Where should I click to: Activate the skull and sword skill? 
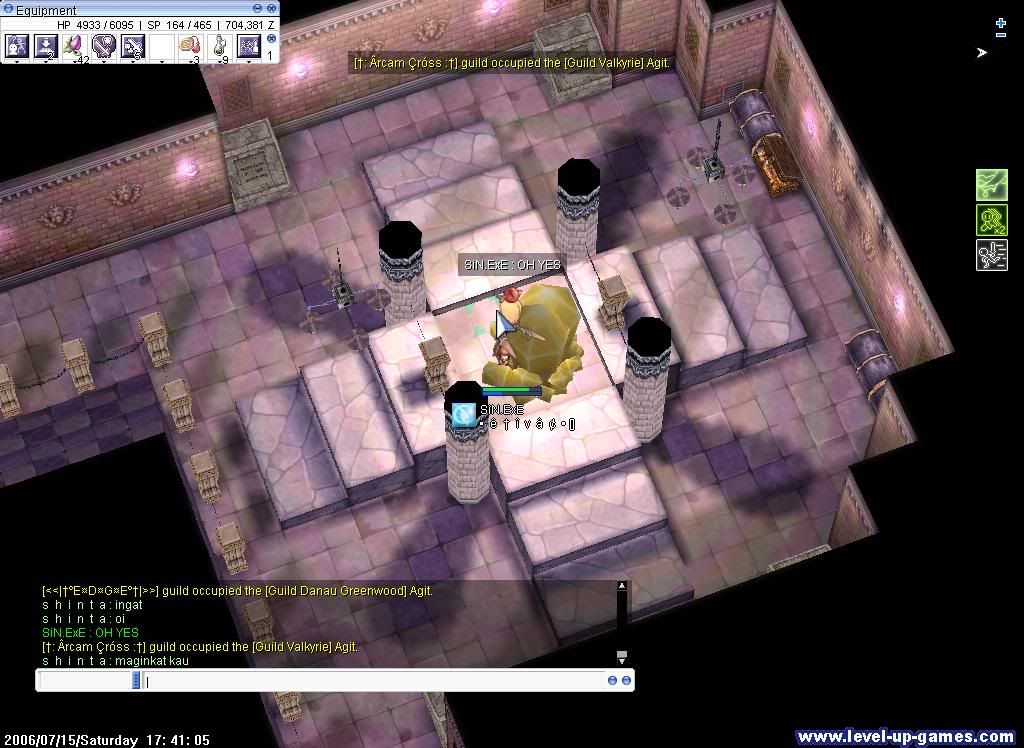[103, 45]
